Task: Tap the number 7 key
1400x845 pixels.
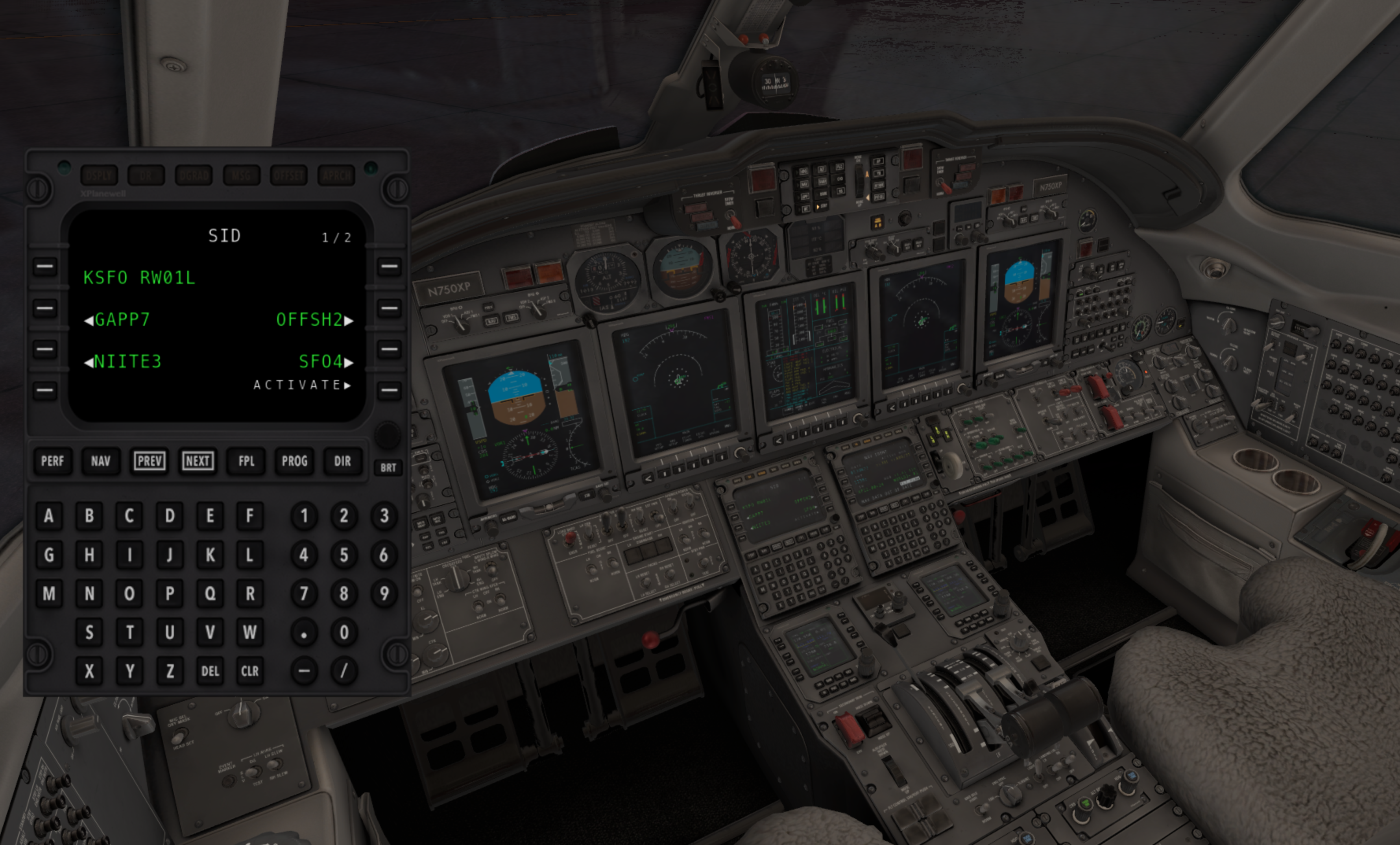Action: pyautogui.click(x=304, y=594)
